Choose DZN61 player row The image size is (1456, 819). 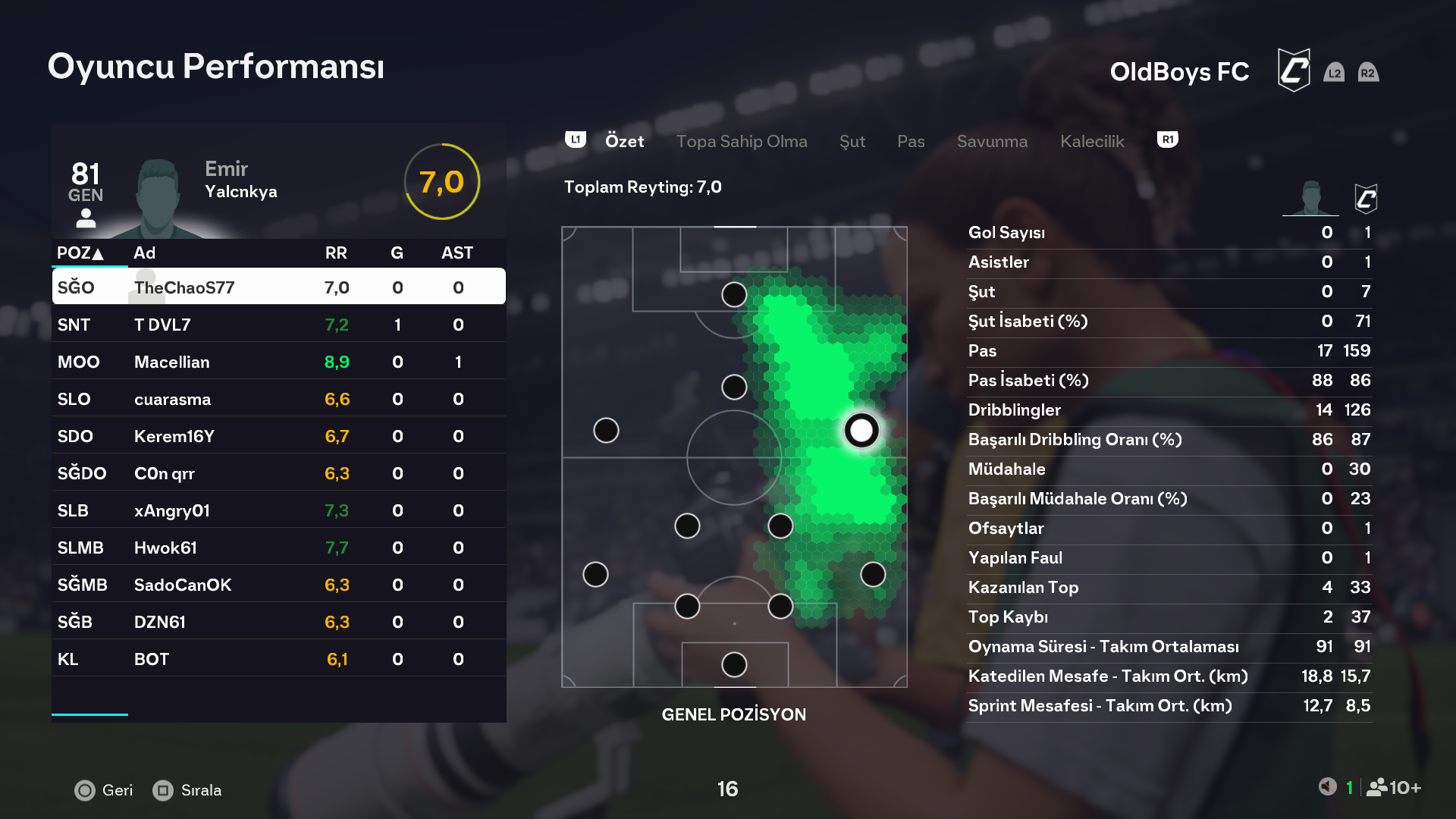(x=278, y=622)
